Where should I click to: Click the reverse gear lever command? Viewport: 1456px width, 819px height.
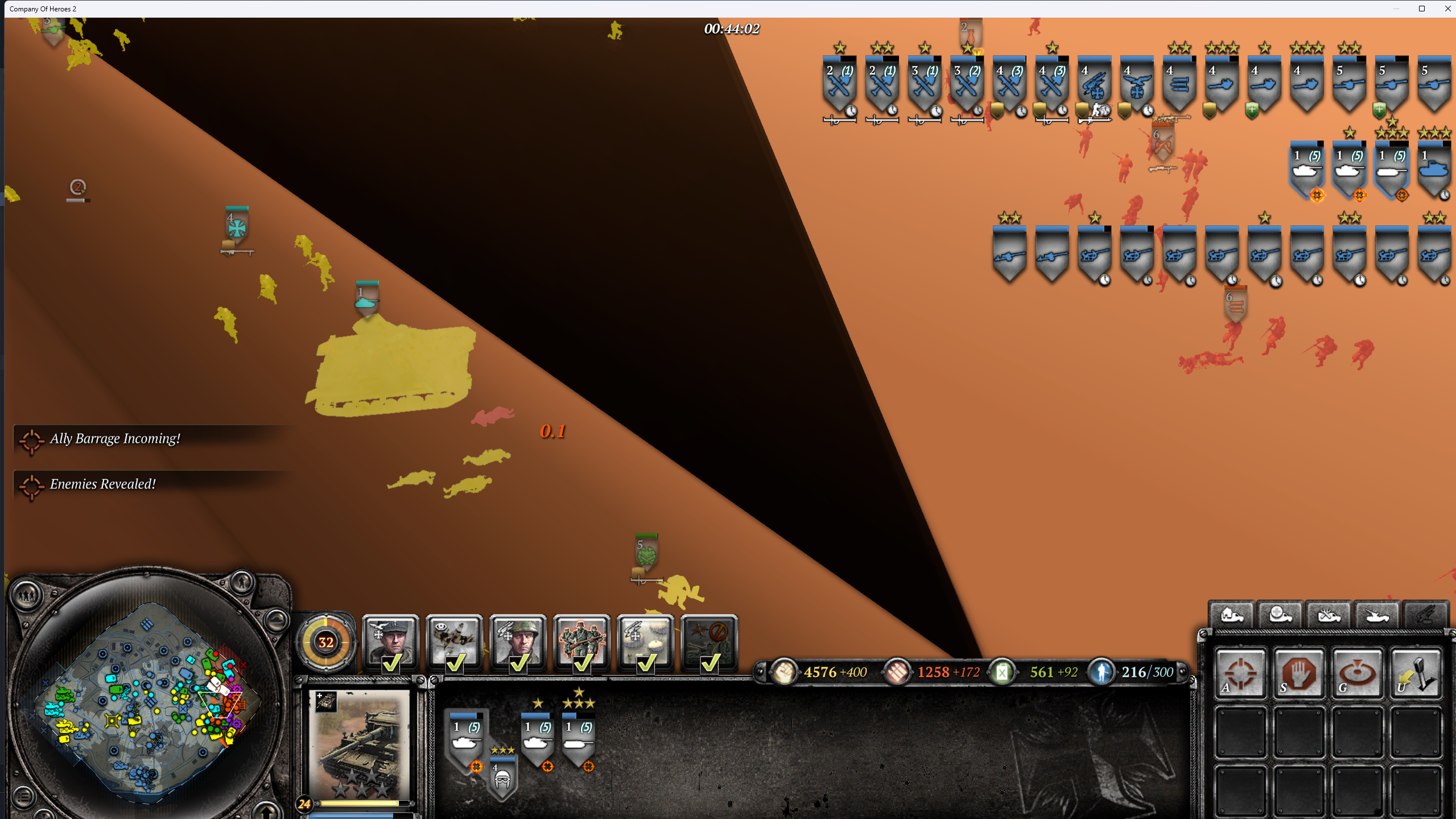(x=1416, y=673)
